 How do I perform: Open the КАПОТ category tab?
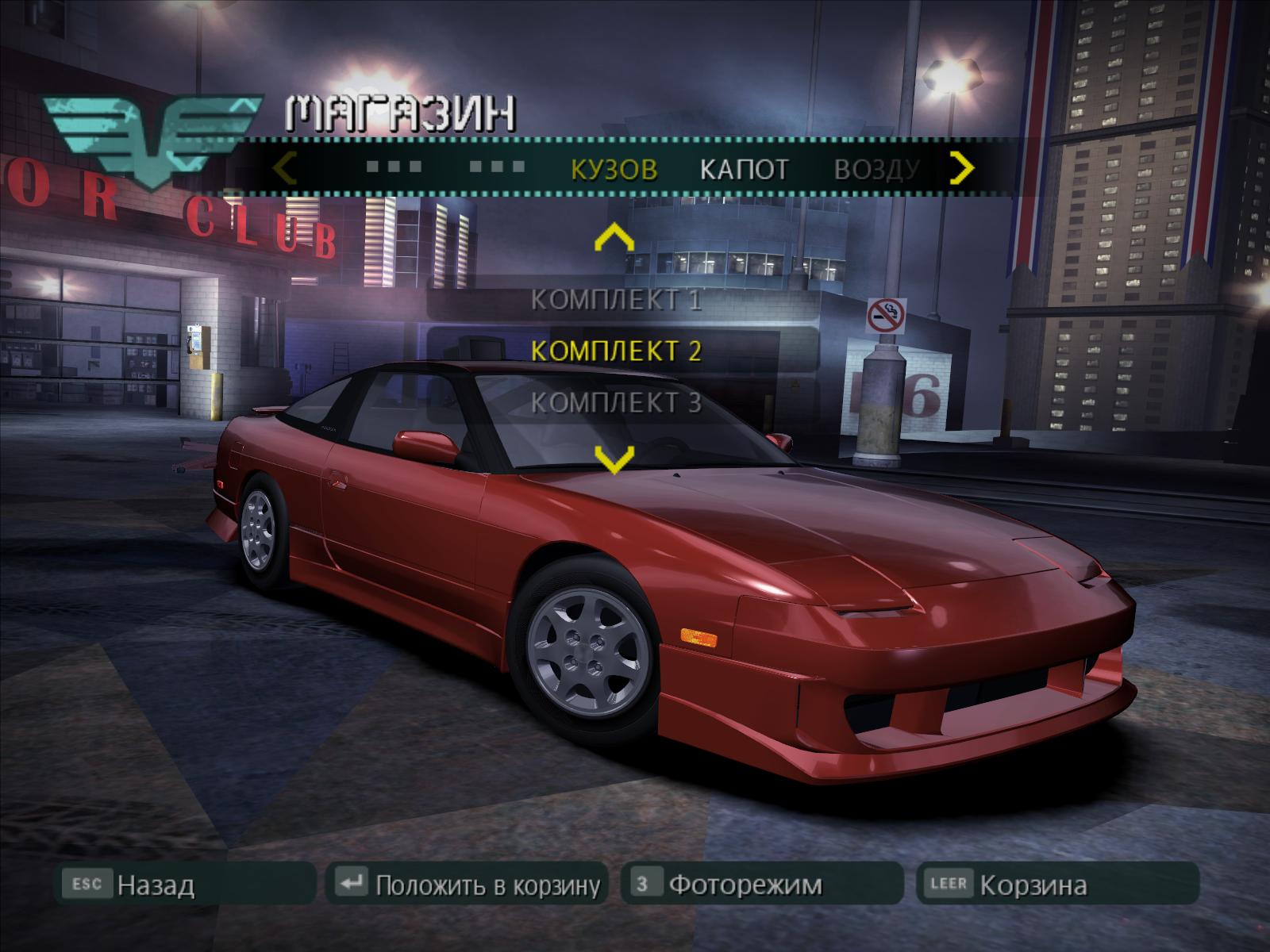point(744,169)
